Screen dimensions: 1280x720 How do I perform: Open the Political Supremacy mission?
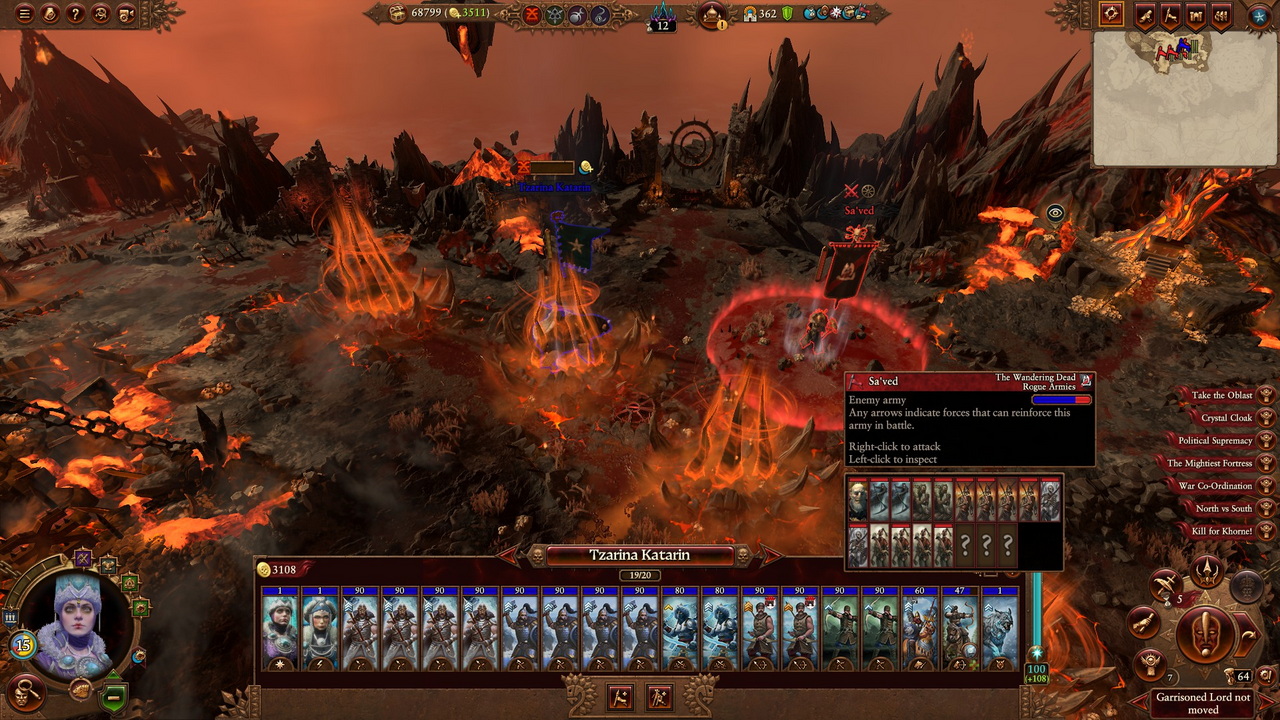[x=1215, y=441]
